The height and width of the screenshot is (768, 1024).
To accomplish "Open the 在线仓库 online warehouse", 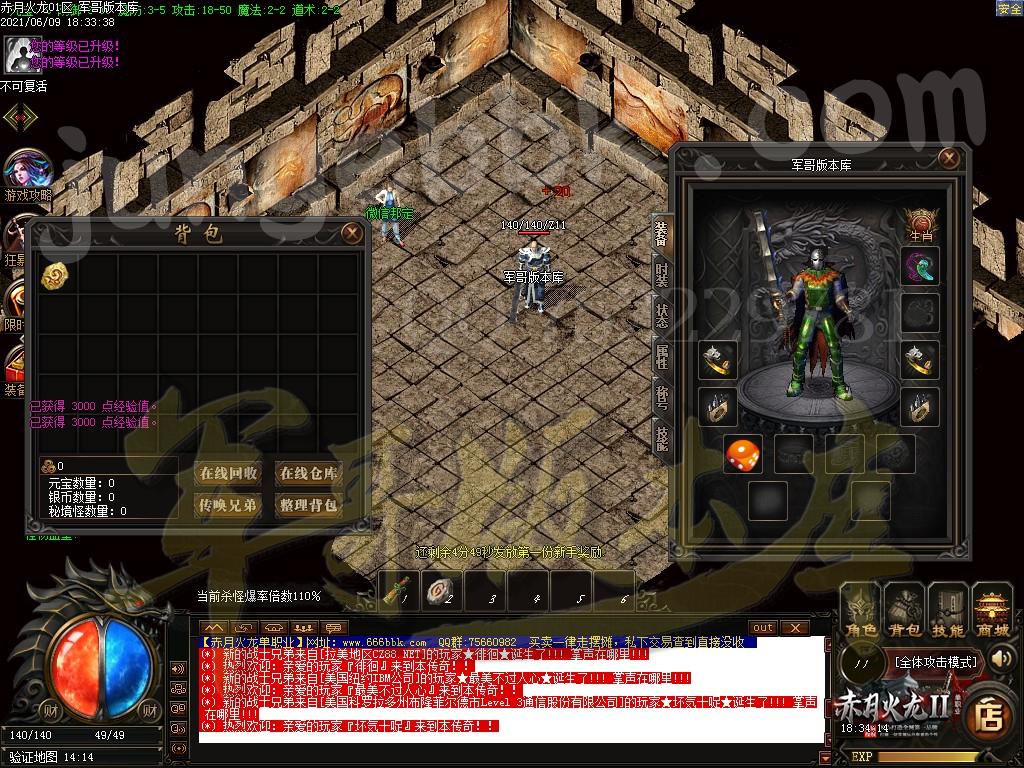I will click(309, 473).
